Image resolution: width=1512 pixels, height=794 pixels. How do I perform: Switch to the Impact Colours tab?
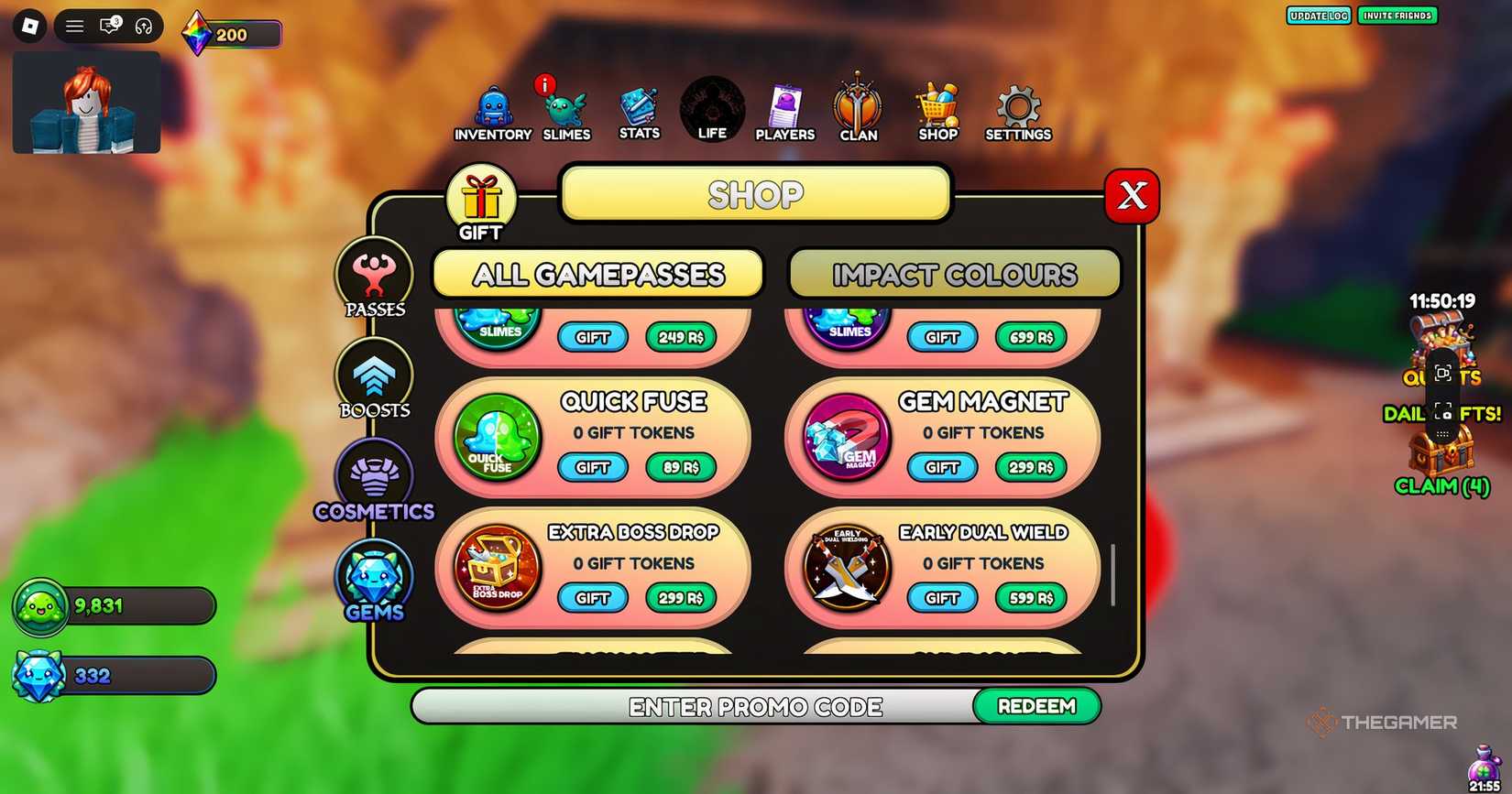[x=955, y=274]
